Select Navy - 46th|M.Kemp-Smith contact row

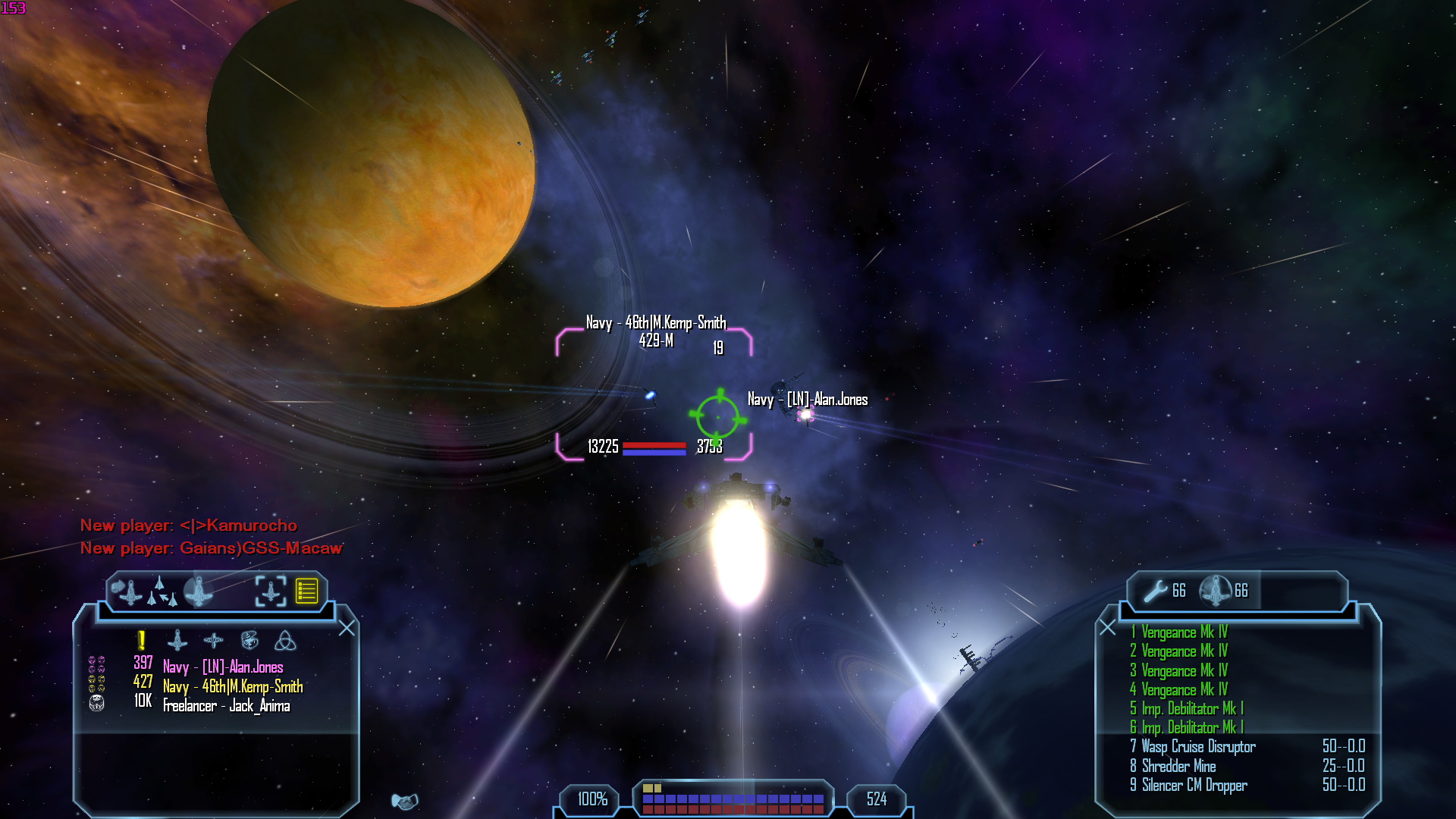pyautogui.click(x=233, y=686)
